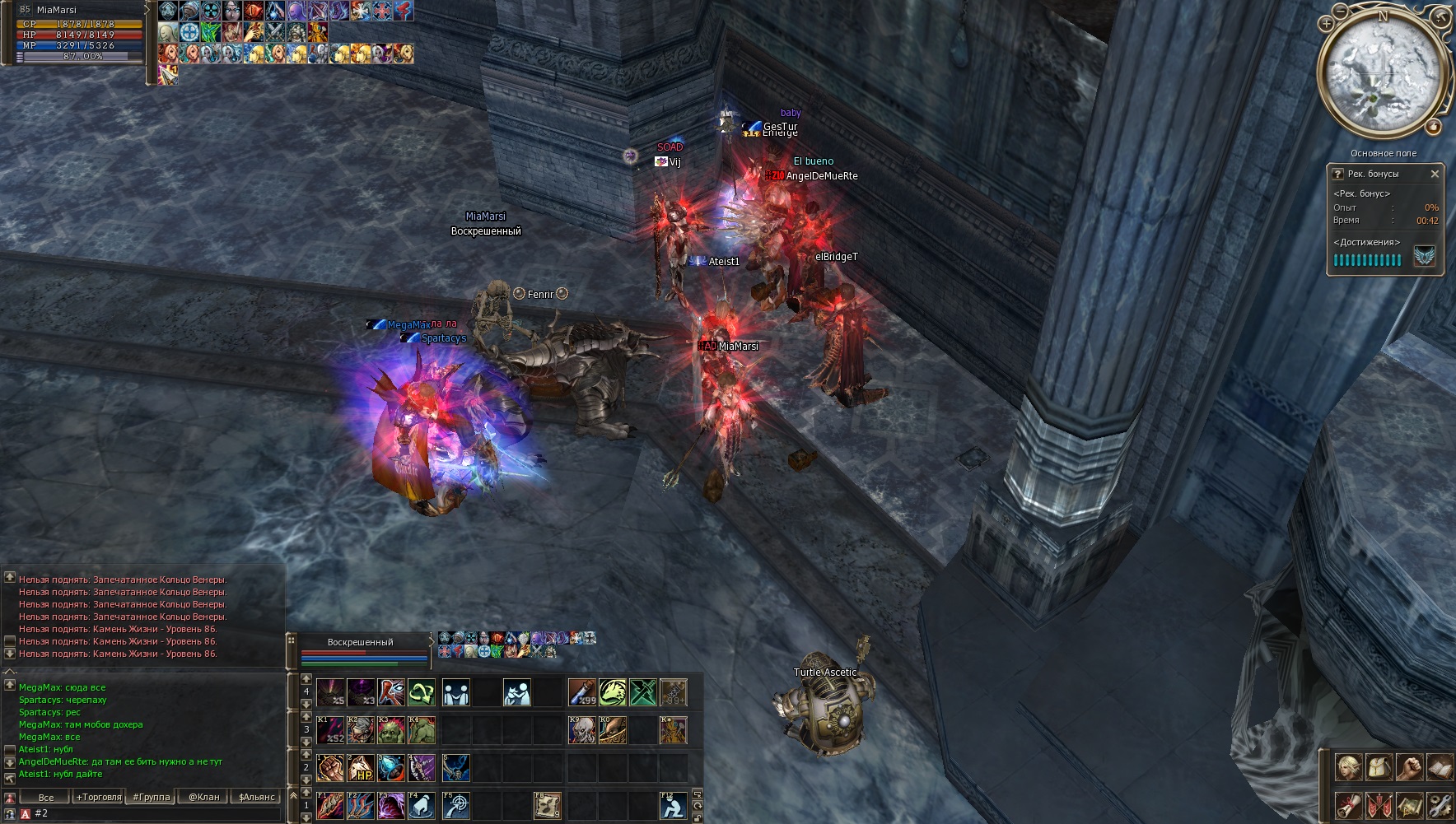Image resolution: width=1456 pixels, height=824 pixels.
Task: Open the inventory bag icon
Action: 1379,767
